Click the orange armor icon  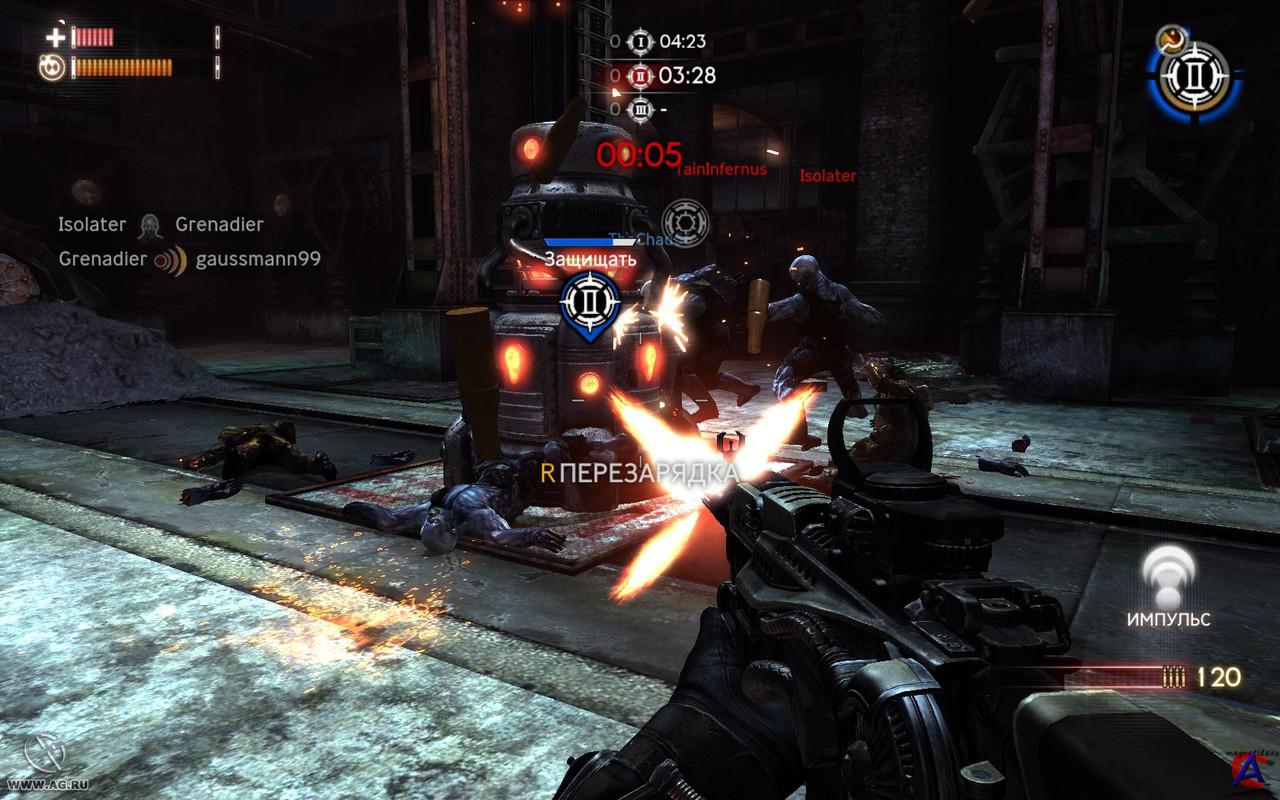click(x=52, y=68)
